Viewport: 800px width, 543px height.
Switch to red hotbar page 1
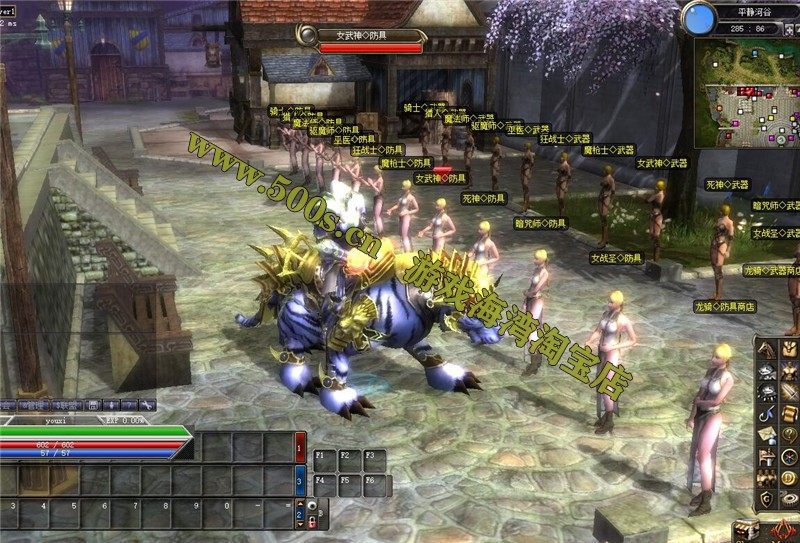[x=301, y=450]
